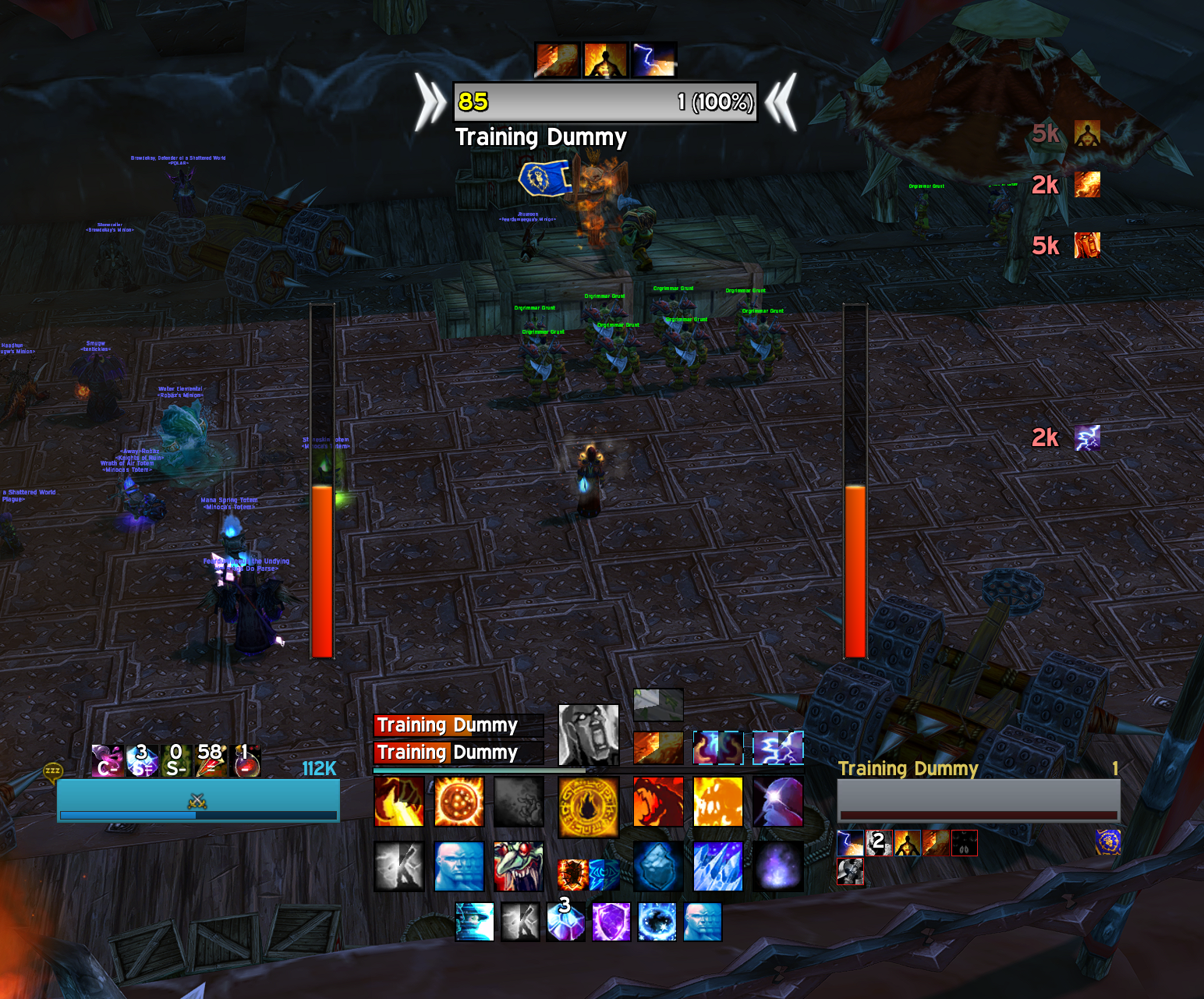Activate the troll Berserking ability

click(x=518, y=866)
